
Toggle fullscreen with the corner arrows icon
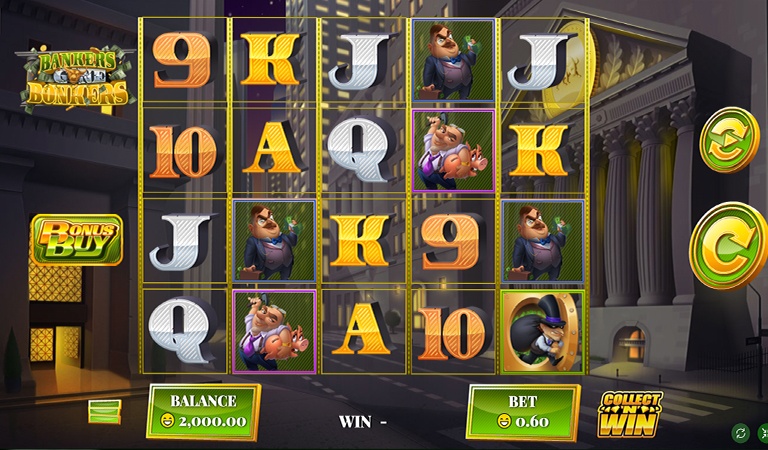pos(763,432)
